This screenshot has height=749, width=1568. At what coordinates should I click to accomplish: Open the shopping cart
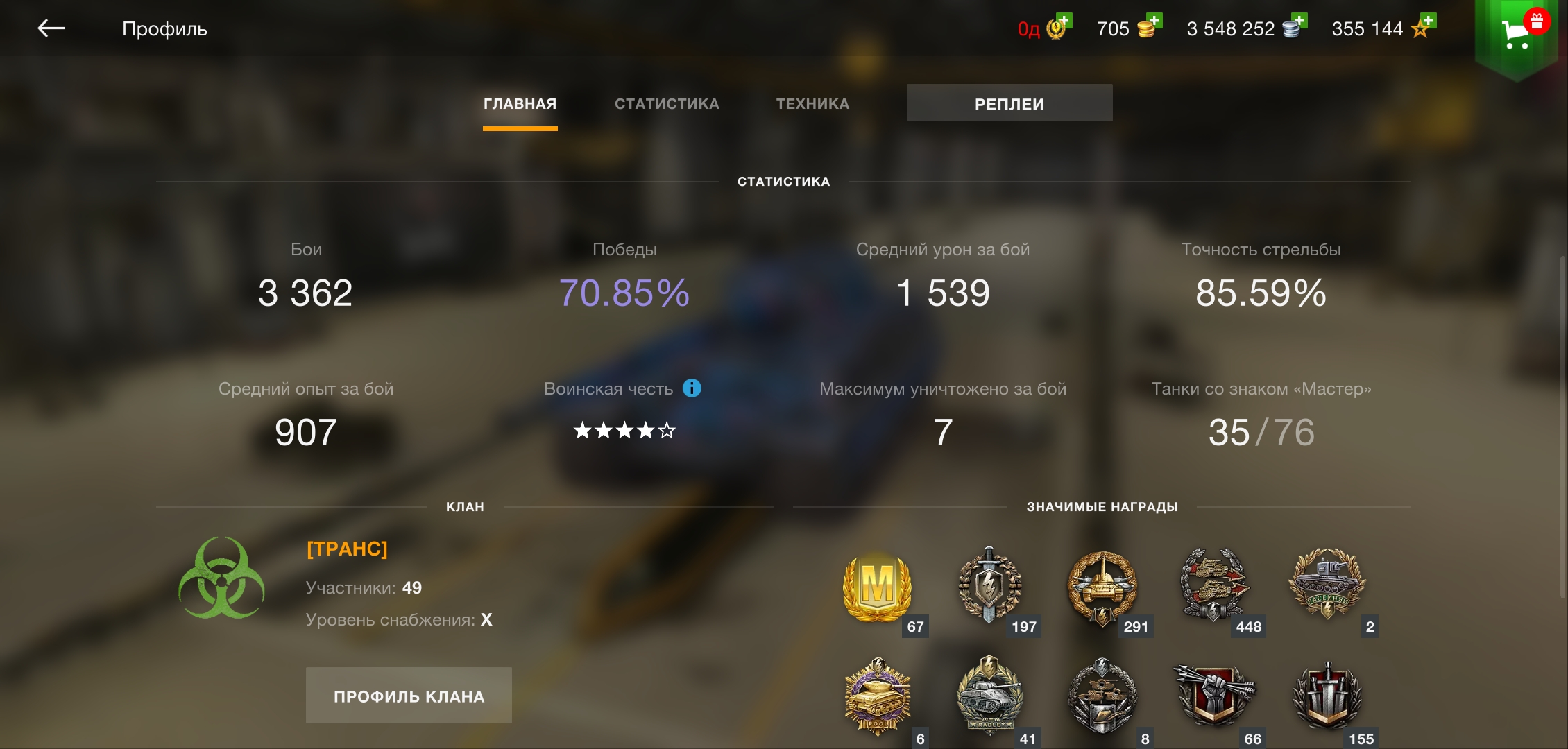coord(1517,31)
